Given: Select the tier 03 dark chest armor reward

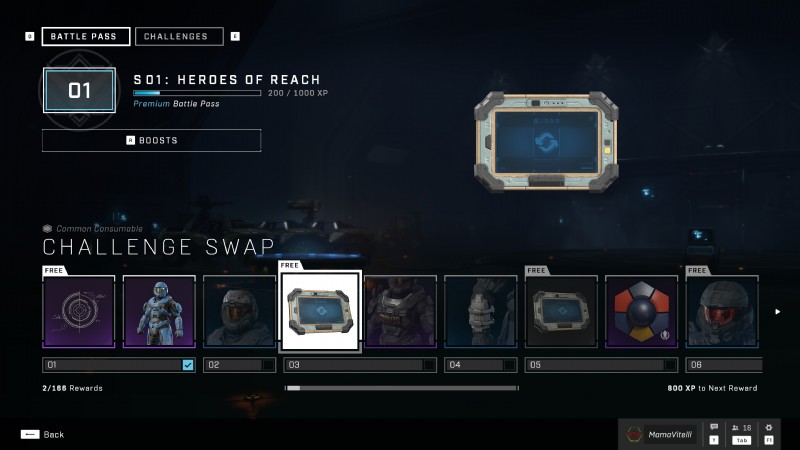Looking at the screenshot, I should (x=400, y=311).
